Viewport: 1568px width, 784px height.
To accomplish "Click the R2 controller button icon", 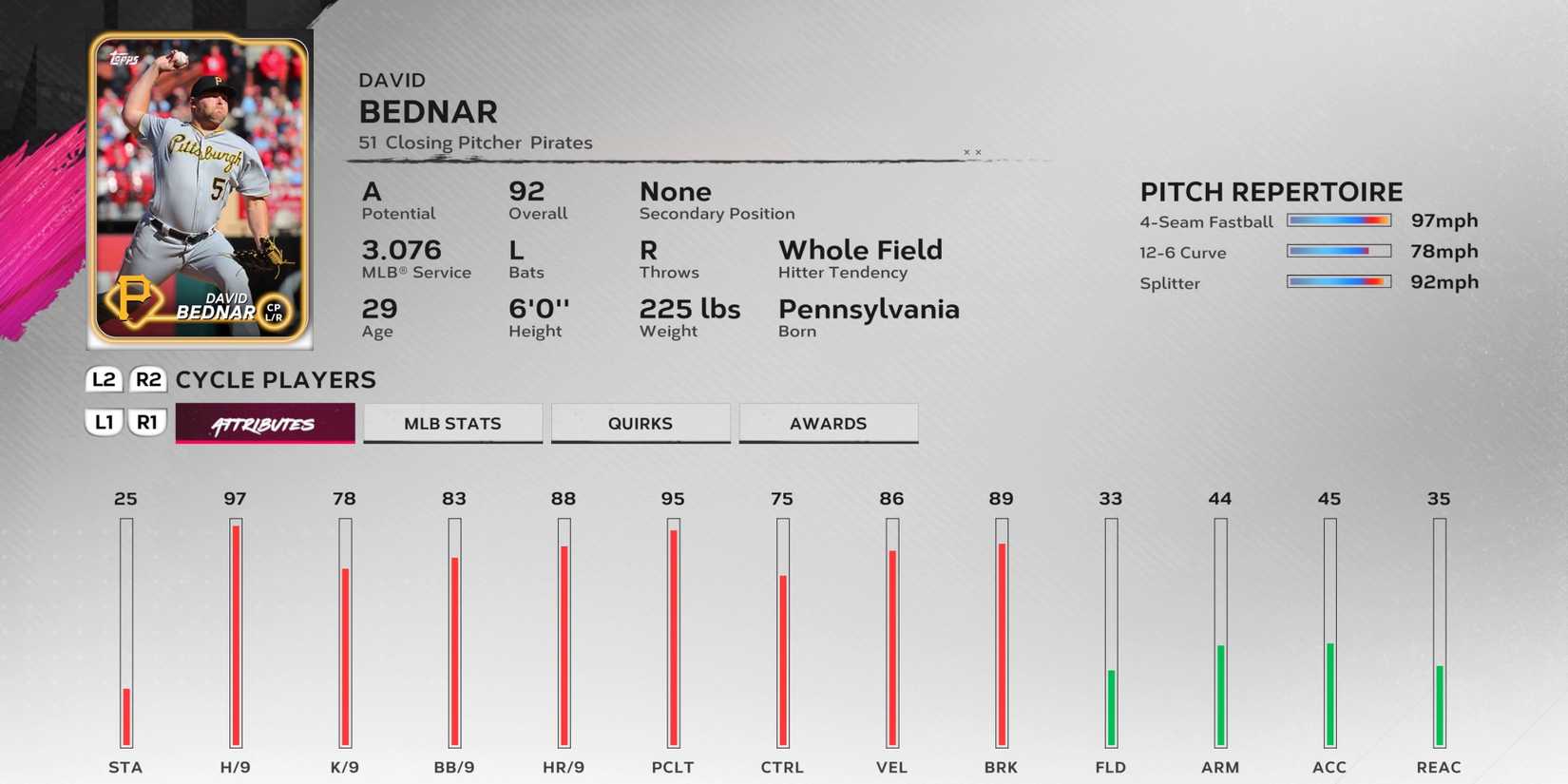I will (150, 379).
